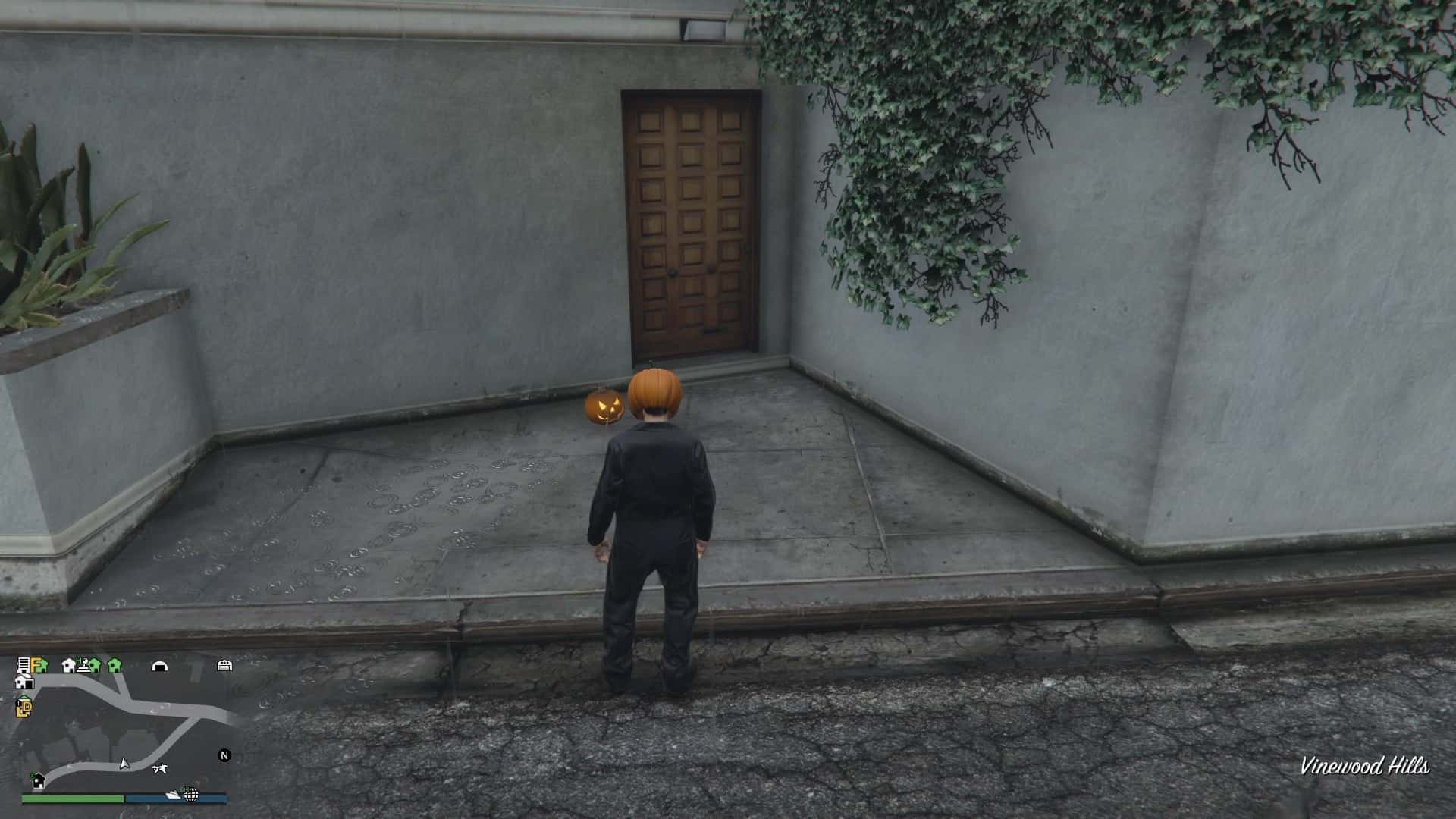This screenshot has height=819, width=1456.
Task: Select the nightclub arch icon on minimap
Action: [161, 667]
